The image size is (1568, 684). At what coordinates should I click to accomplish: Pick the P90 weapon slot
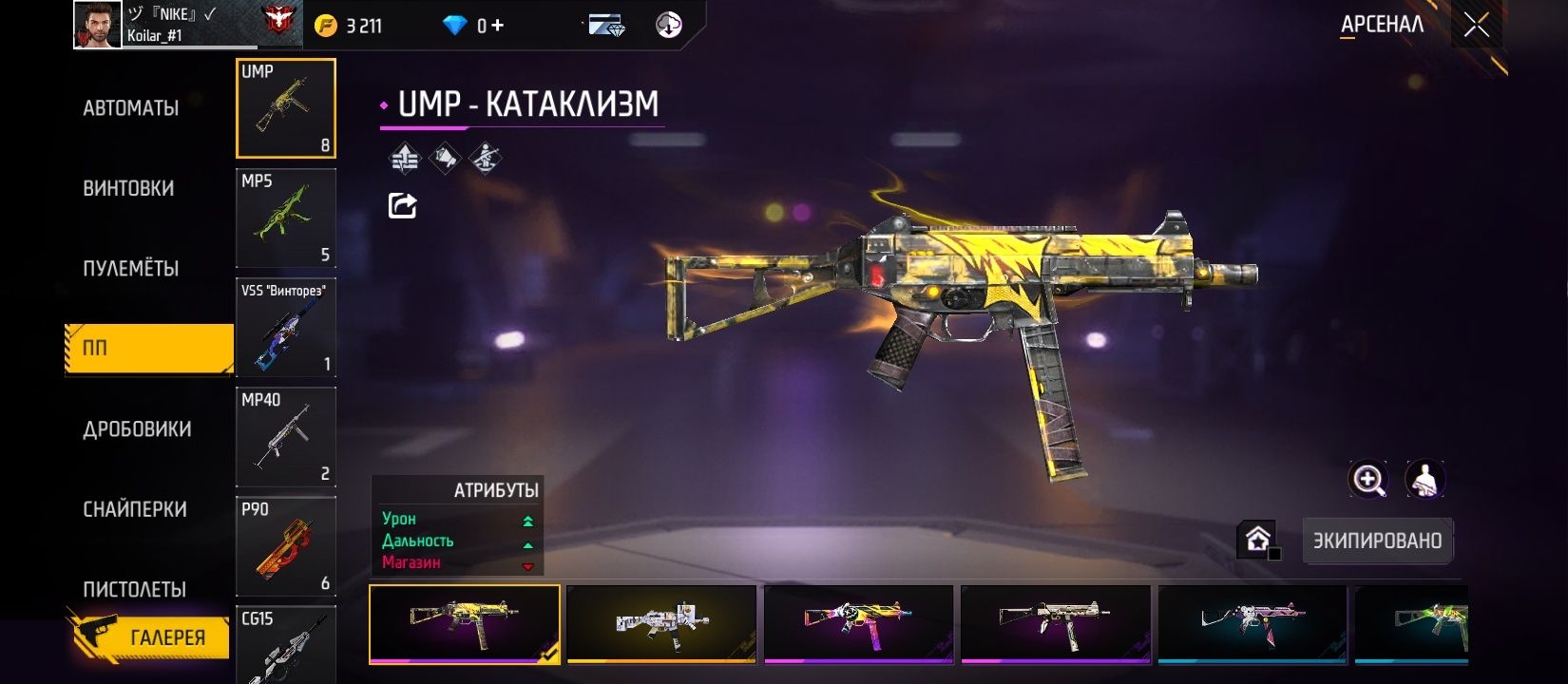pyautogui.click(x=285, y=545)
